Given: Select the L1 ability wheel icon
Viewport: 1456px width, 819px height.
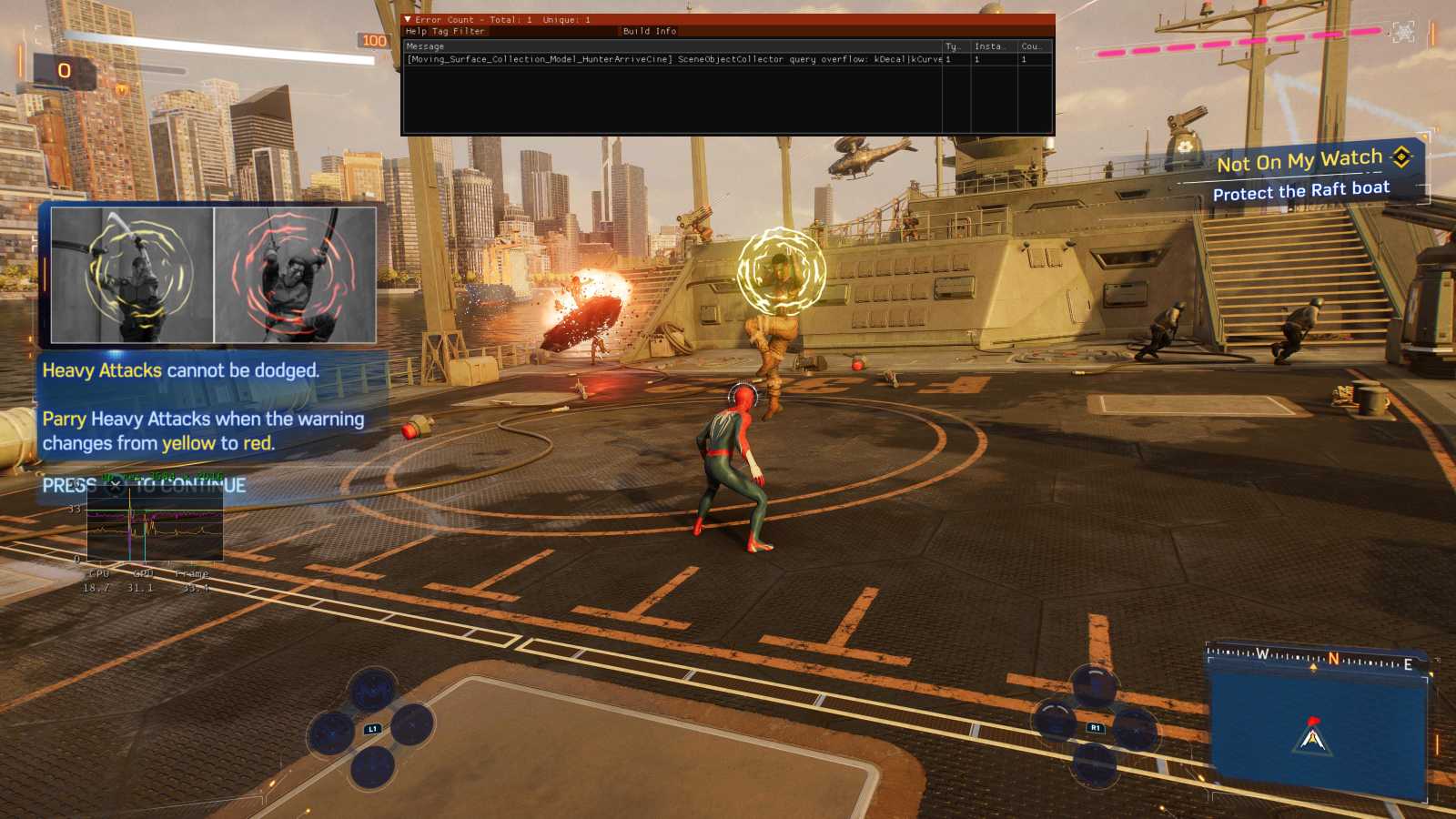Looking at the screenshot, I should pos(372,728).
